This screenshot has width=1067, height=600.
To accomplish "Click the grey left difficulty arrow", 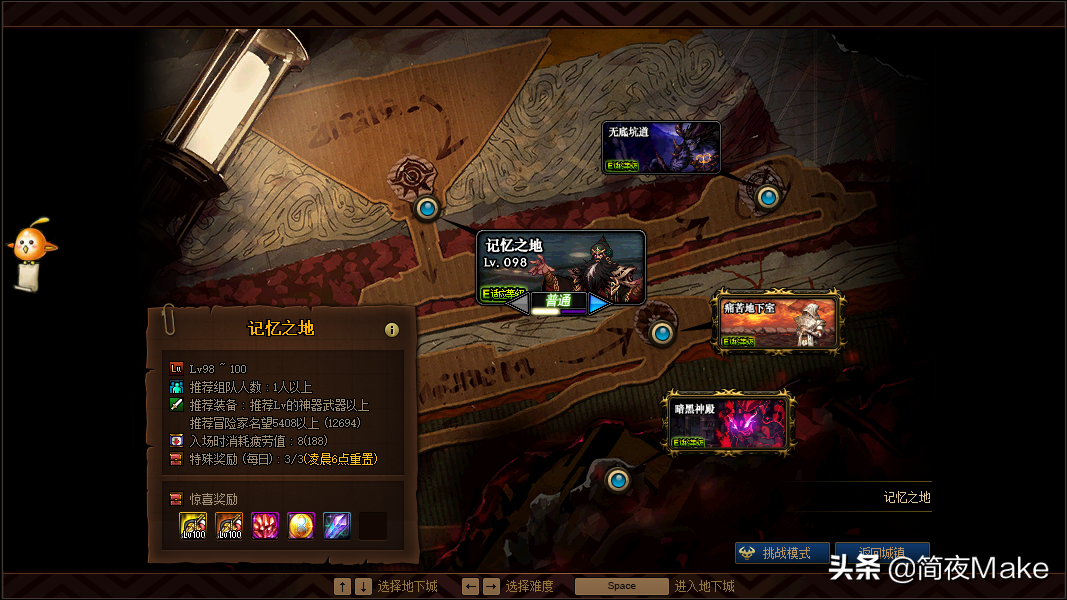I will click(x=519, y=304).
